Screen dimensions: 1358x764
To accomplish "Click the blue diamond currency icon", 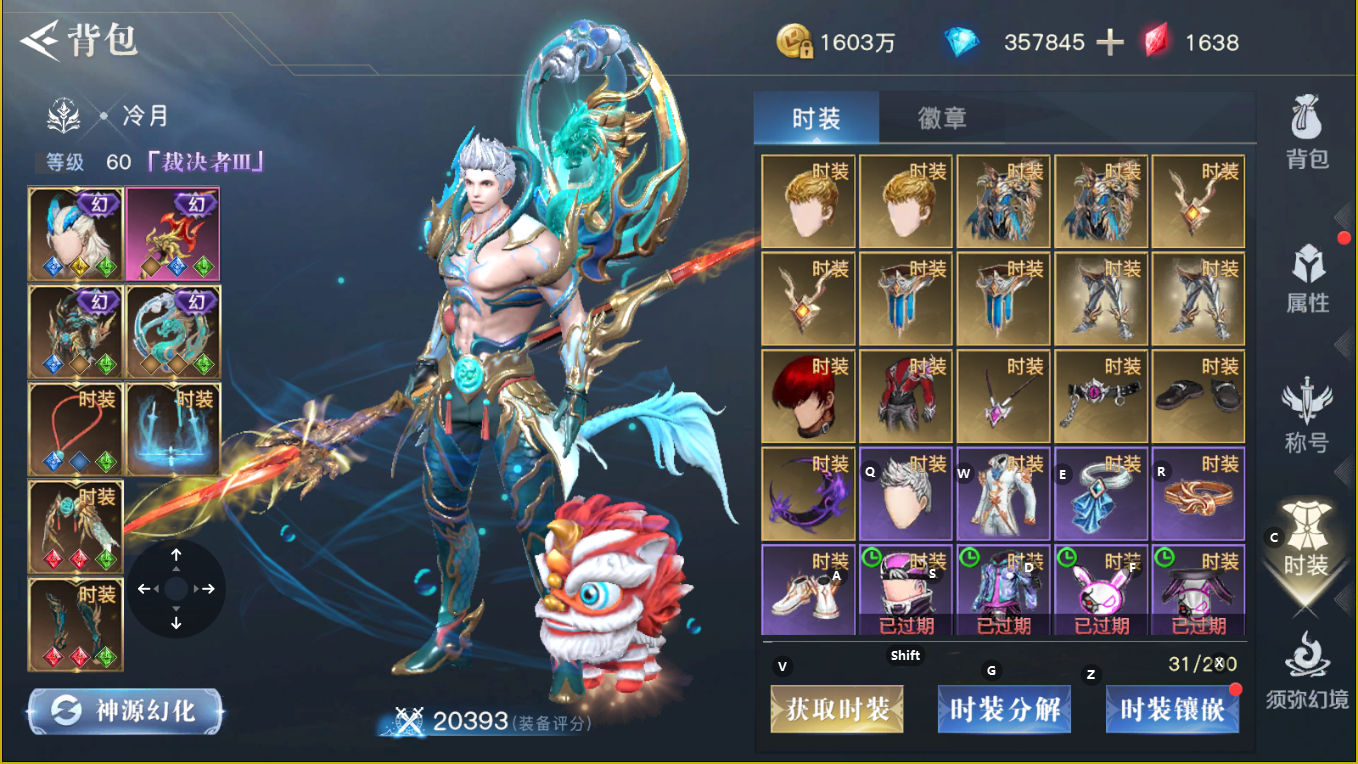I will [x=962, y=41].
